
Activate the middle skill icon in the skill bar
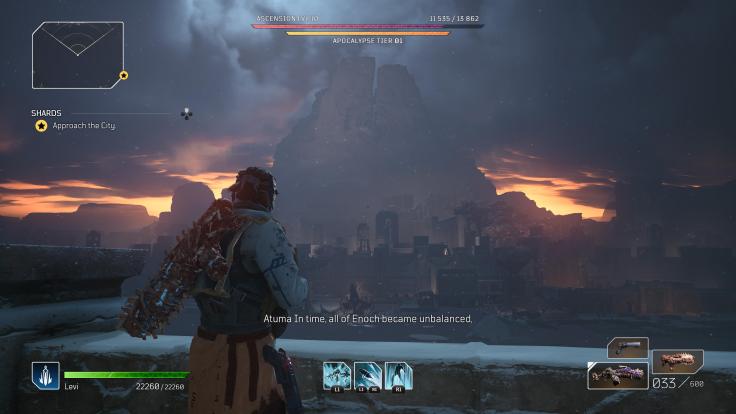[x=366, y=375]
